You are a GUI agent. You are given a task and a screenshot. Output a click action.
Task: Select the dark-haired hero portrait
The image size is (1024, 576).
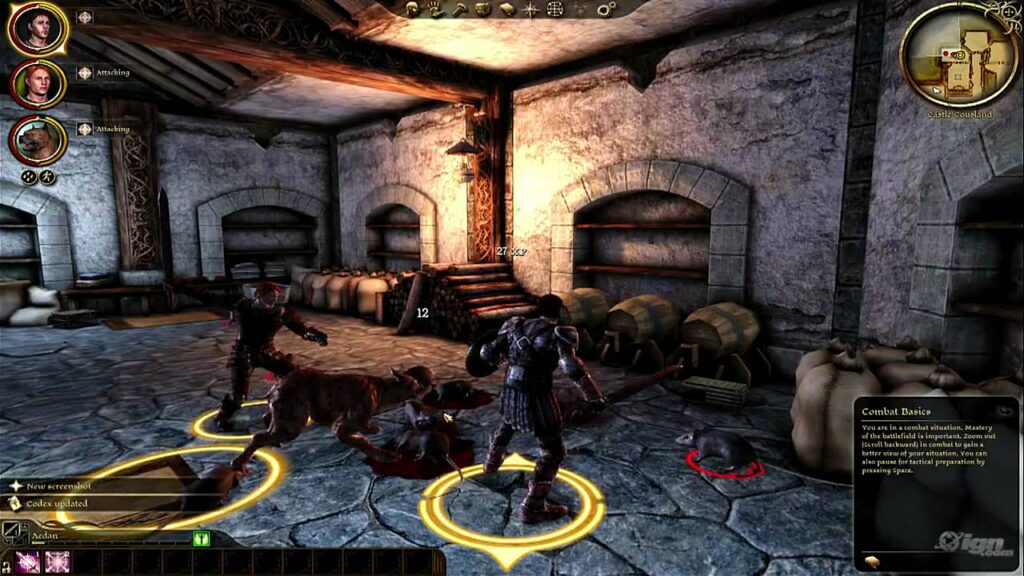(x=37, y=28)
